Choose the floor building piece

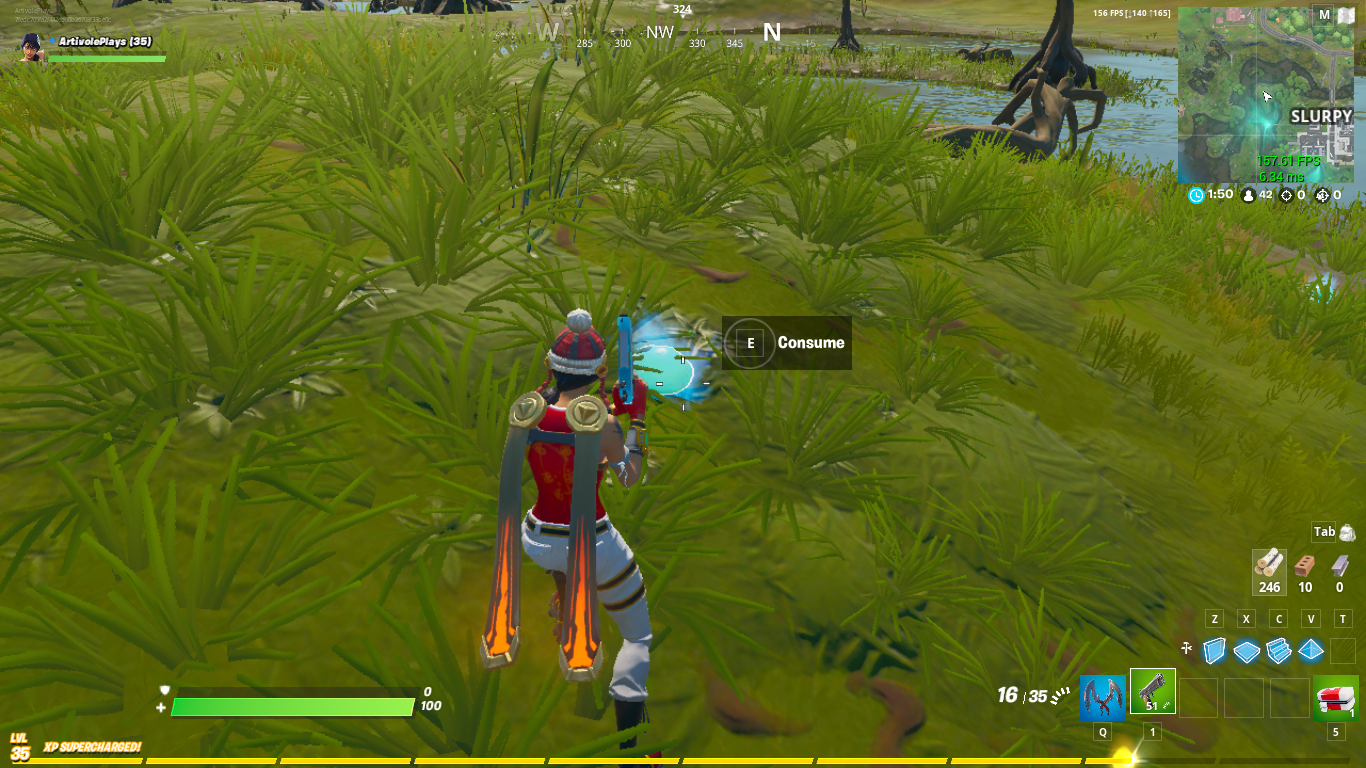1246,651
